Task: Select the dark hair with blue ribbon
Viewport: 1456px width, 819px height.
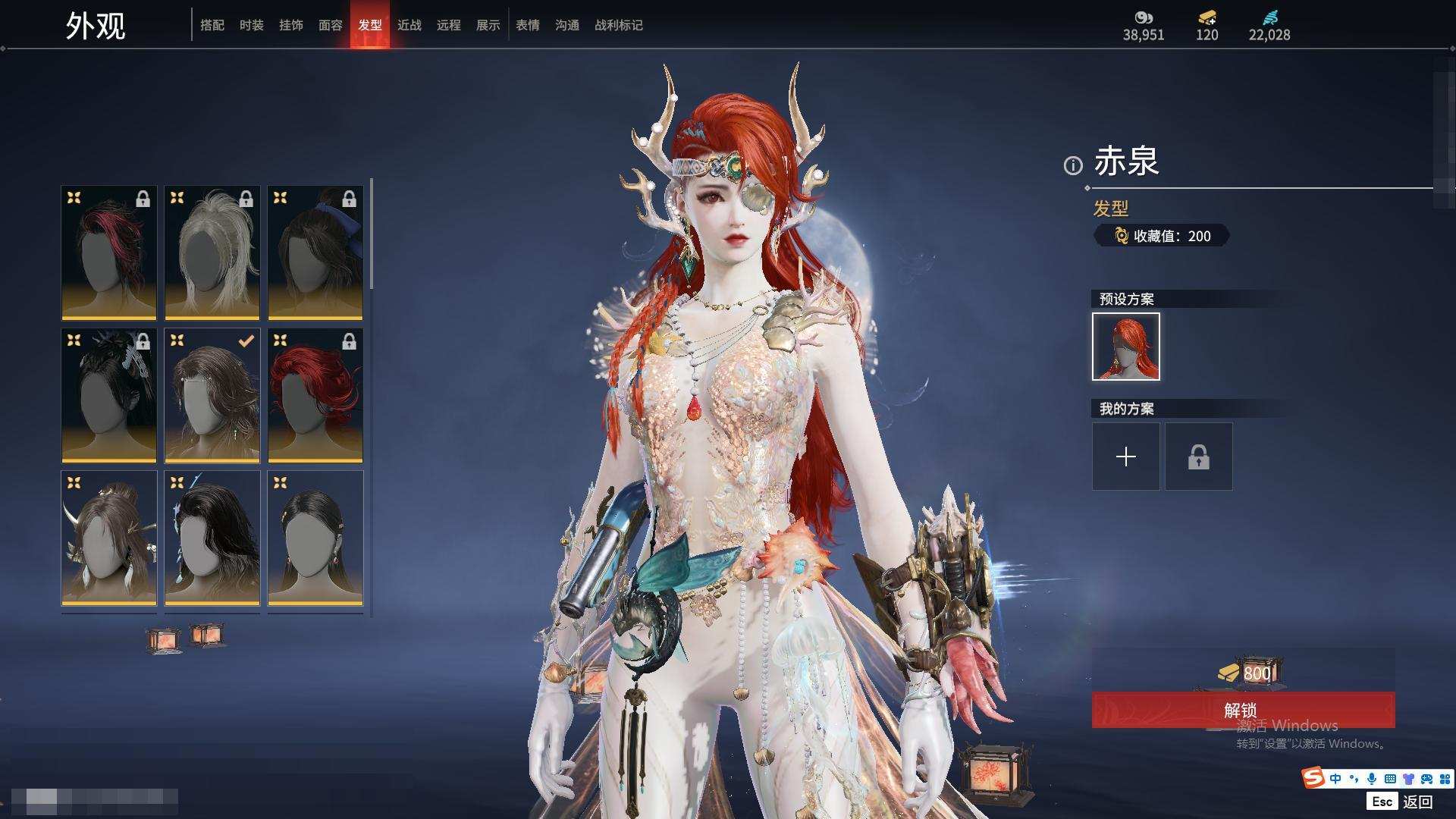Action: point(315,253)
